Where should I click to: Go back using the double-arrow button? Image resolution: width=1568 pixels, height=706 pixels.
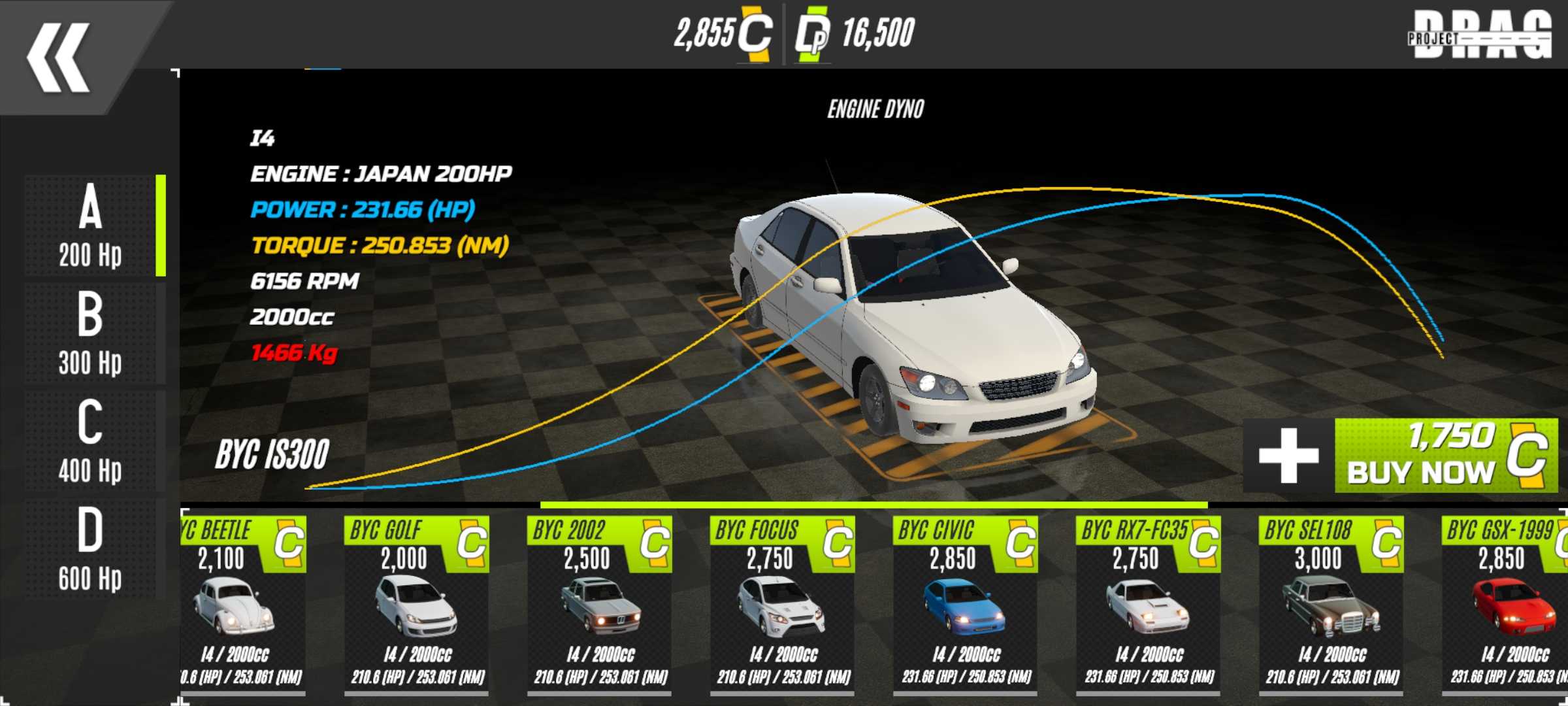59,58
